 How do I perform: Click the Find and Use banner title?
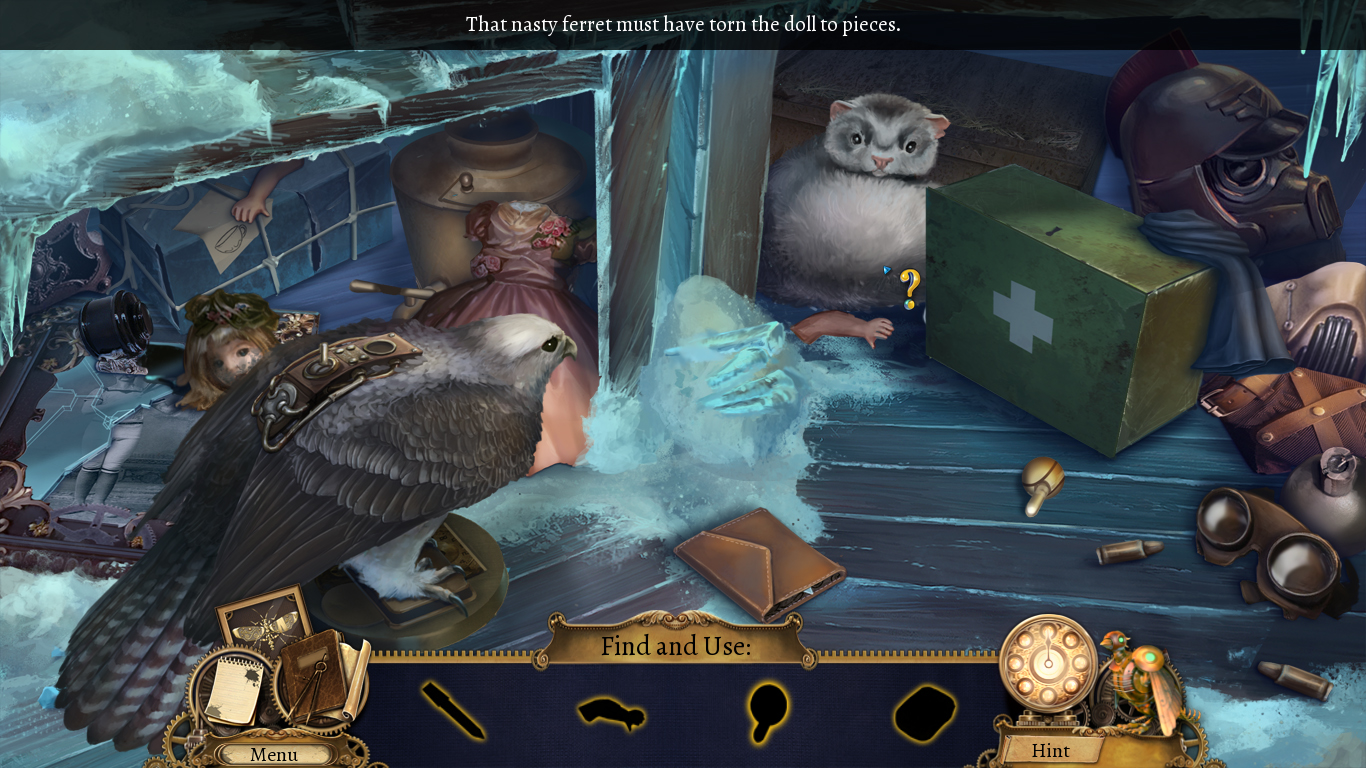click(x=676, y=647)
